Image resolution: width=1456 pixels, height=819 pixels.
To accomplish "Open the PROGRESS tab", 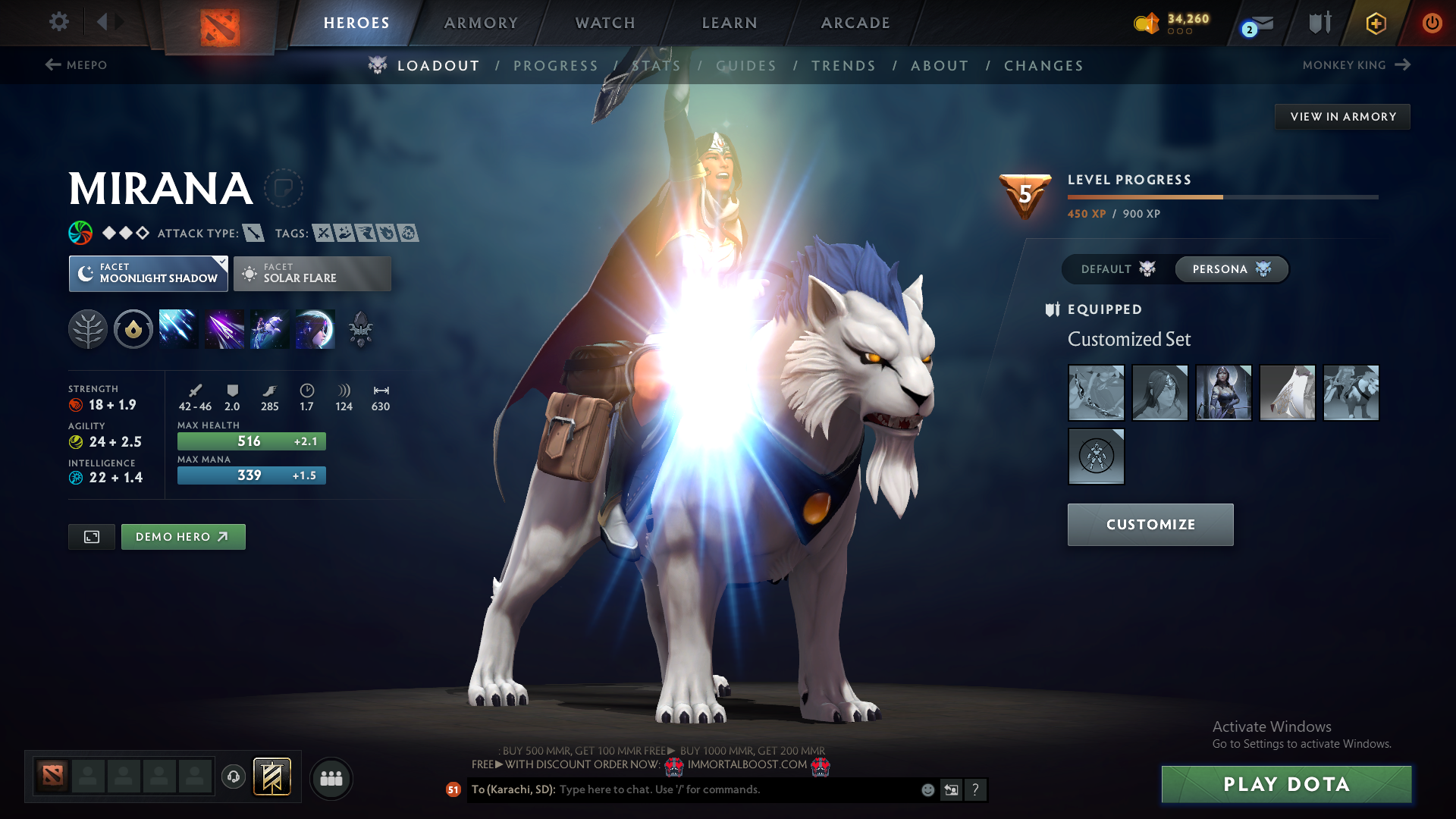I will (x=556, y=66).
